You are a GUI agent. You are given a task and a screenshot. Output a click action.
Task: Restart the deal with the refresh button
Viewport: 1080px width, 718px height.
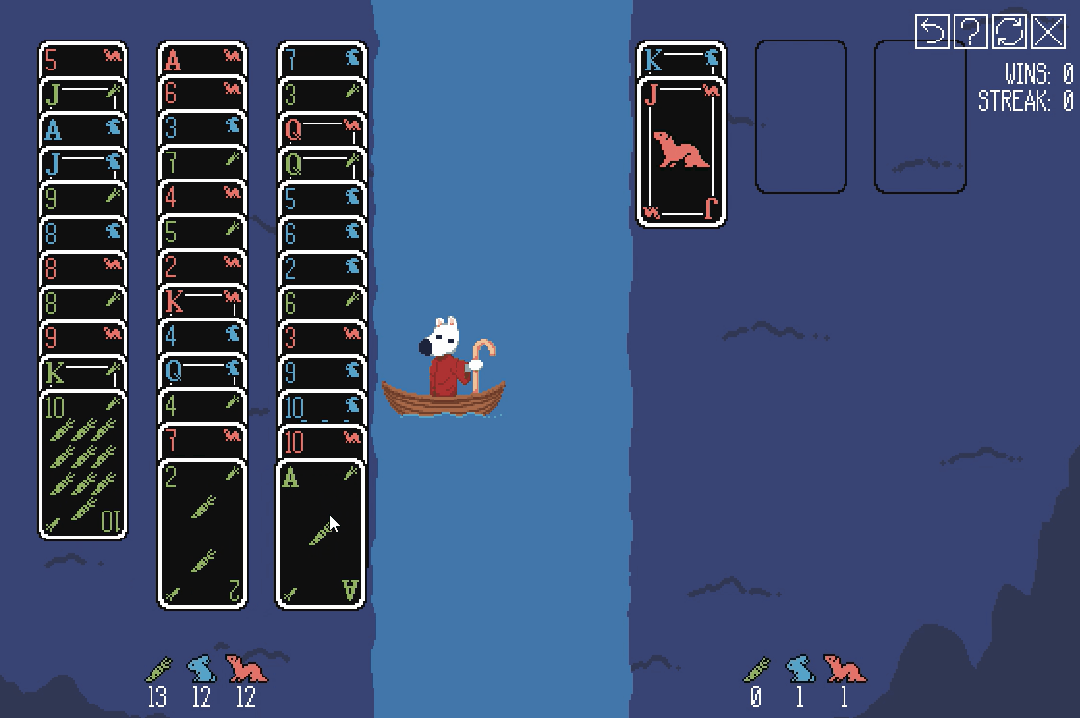pyautogui.click(x=1009, y=32)
